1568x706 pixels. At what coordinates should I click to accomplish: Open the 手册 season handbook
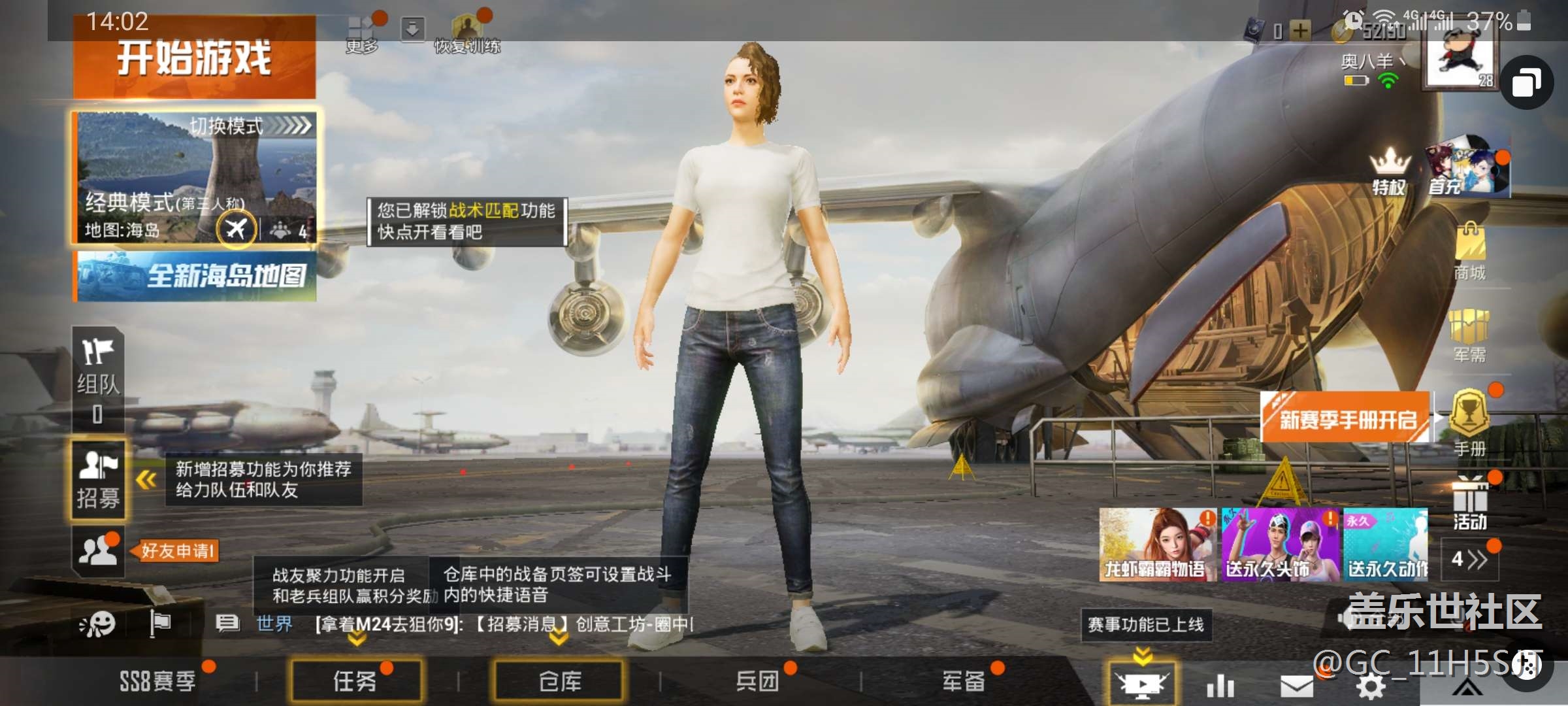coord(1469,422)
